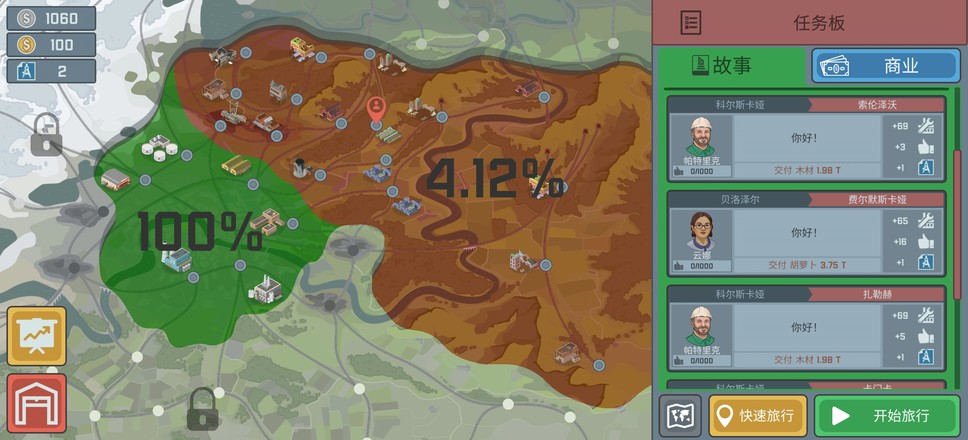Open the garage button
Viewport: 968px width, 440px height.
(x=36, y=403)
